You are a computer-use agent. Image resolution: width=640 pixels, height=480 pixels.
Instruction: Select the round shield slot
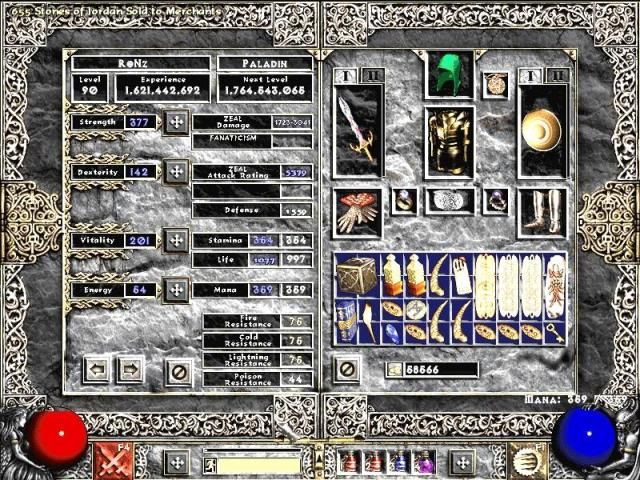pyautogui.click(x=543, y=130)
